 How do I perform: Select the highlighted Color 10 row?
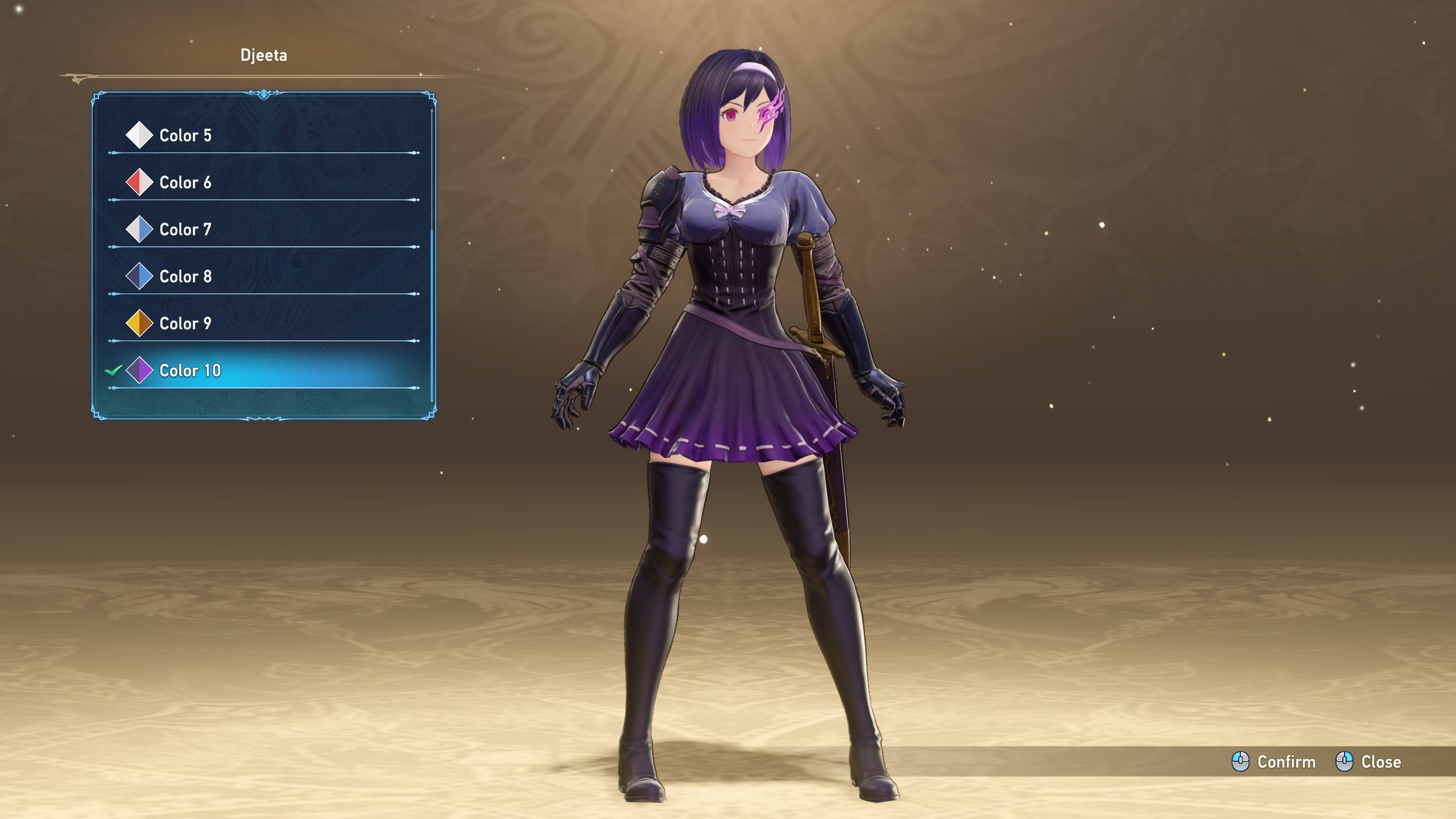pyautogui.click(x=190, y=371)
